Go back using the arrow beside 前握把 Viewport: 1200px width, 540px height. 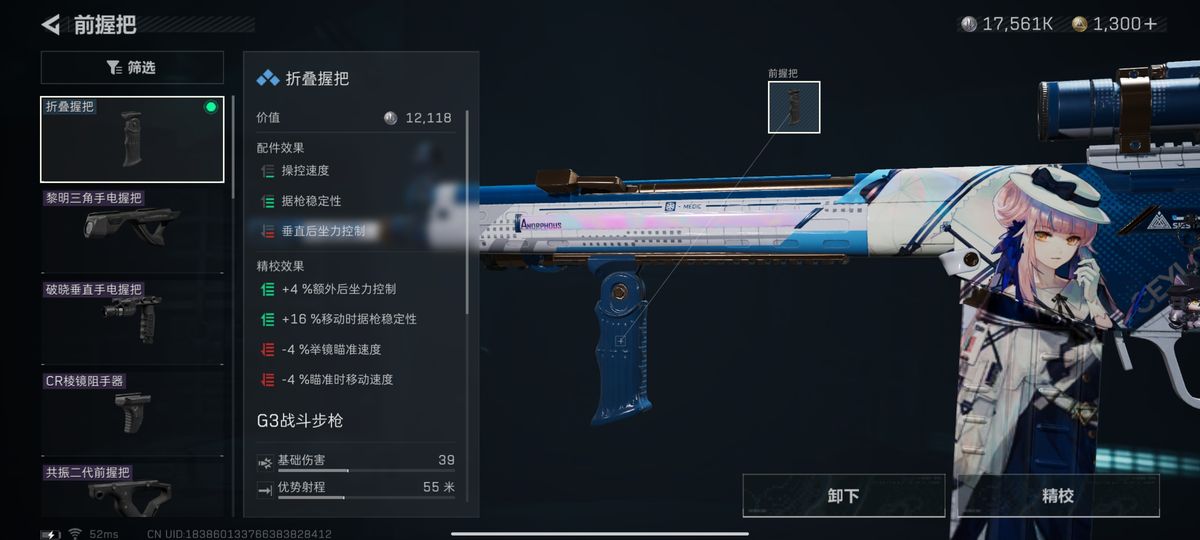click(51, 24)
